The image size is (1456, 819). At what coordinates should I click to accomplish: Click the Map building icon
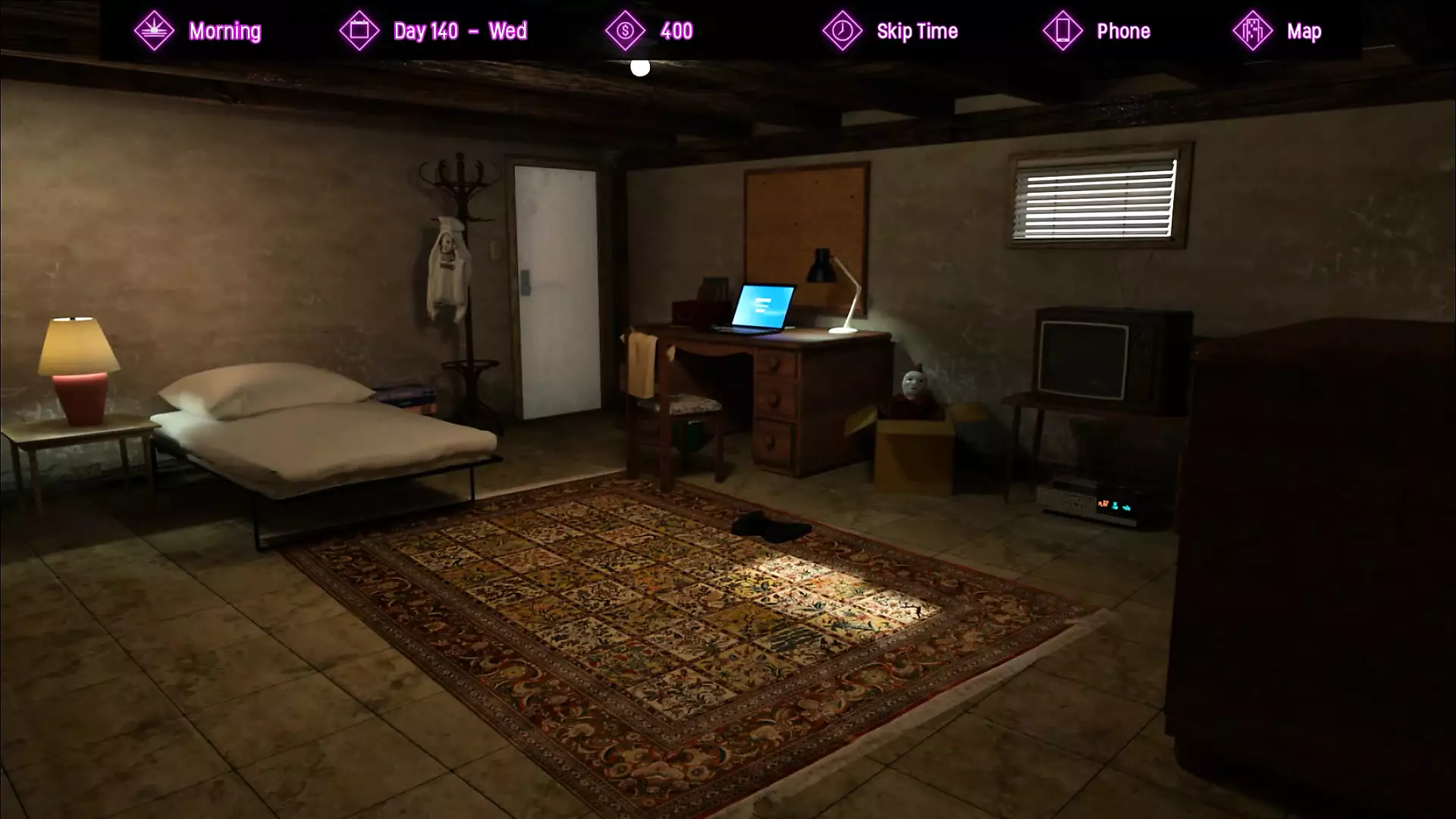1253,31
